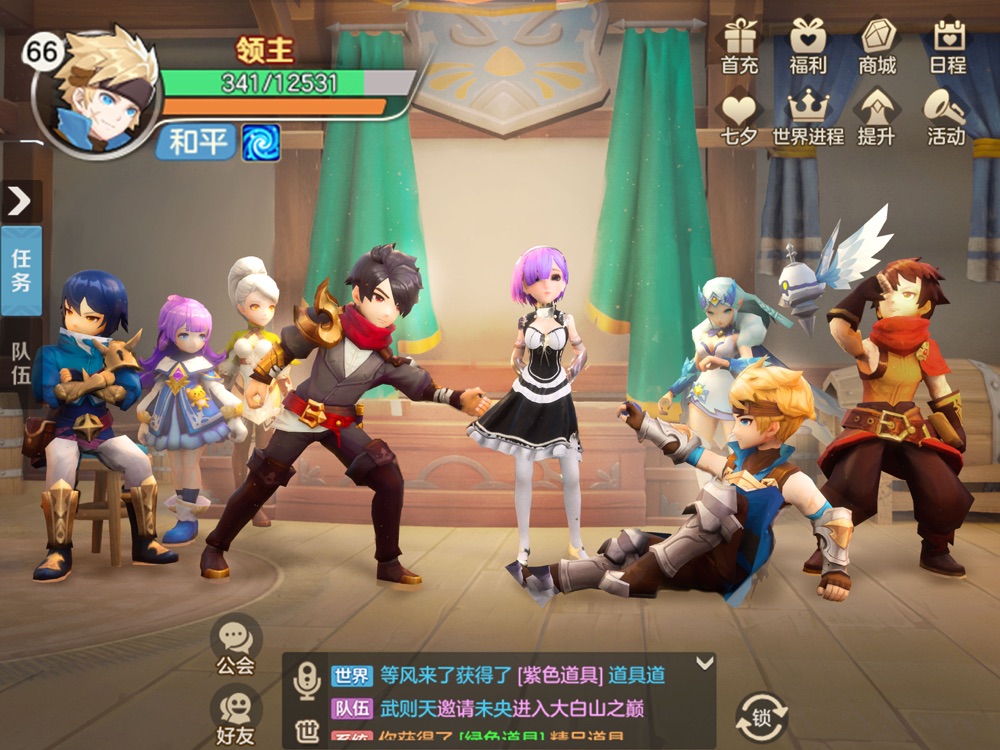Show the 日程 schedule calendar

[x=947, y=45]
